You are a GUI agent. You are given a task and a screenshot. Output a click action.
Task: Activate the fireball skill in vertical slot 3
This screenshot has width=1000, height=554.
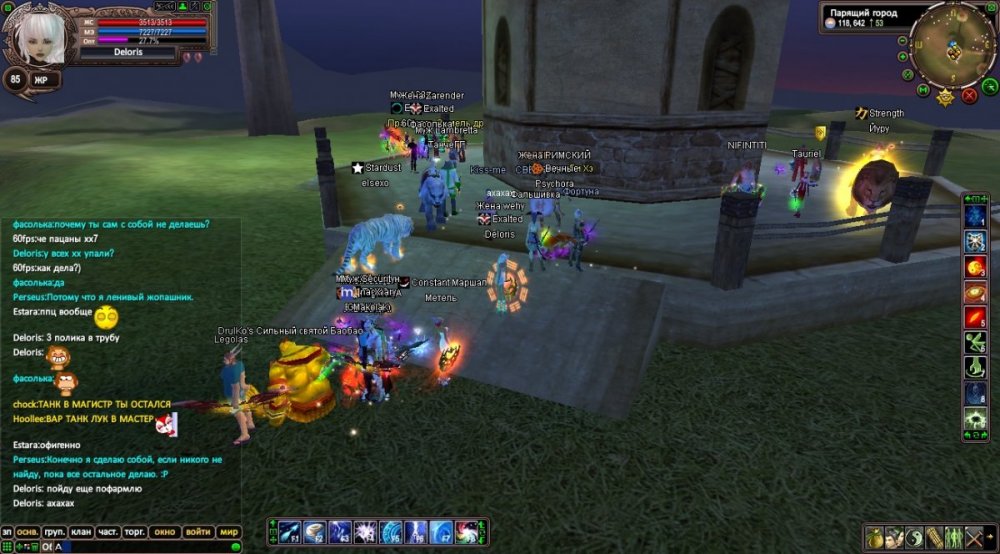(x=975, y=267)
